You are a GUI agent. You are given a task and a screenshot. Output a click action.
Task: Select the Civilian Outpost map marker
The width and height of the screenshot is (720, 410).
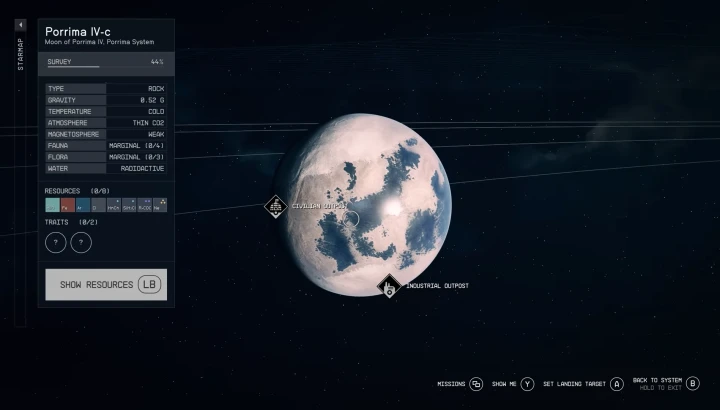pos(276,206)
